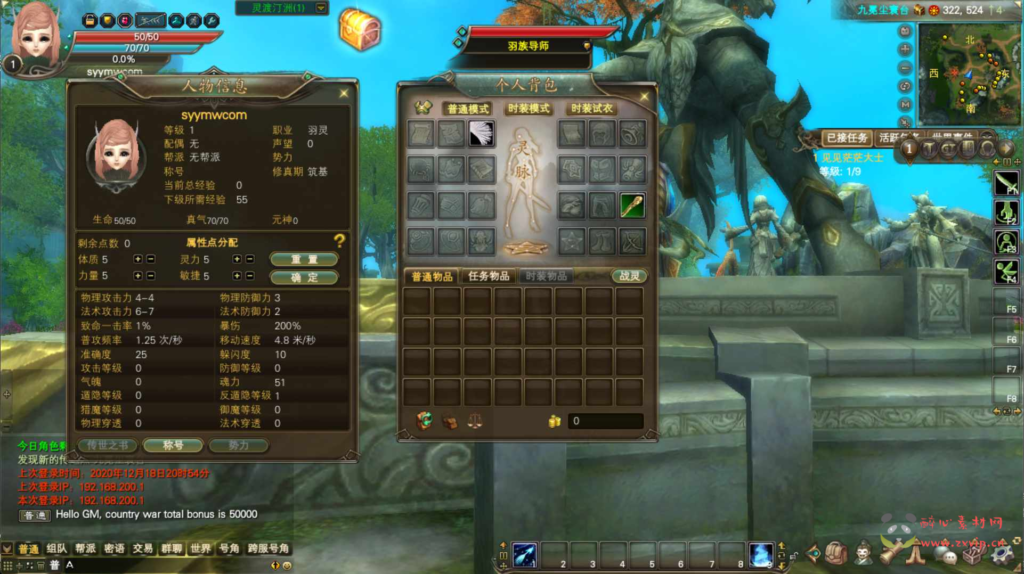Select the white feather wings equipment slot

pyautogui.click(x=482, y=133)
